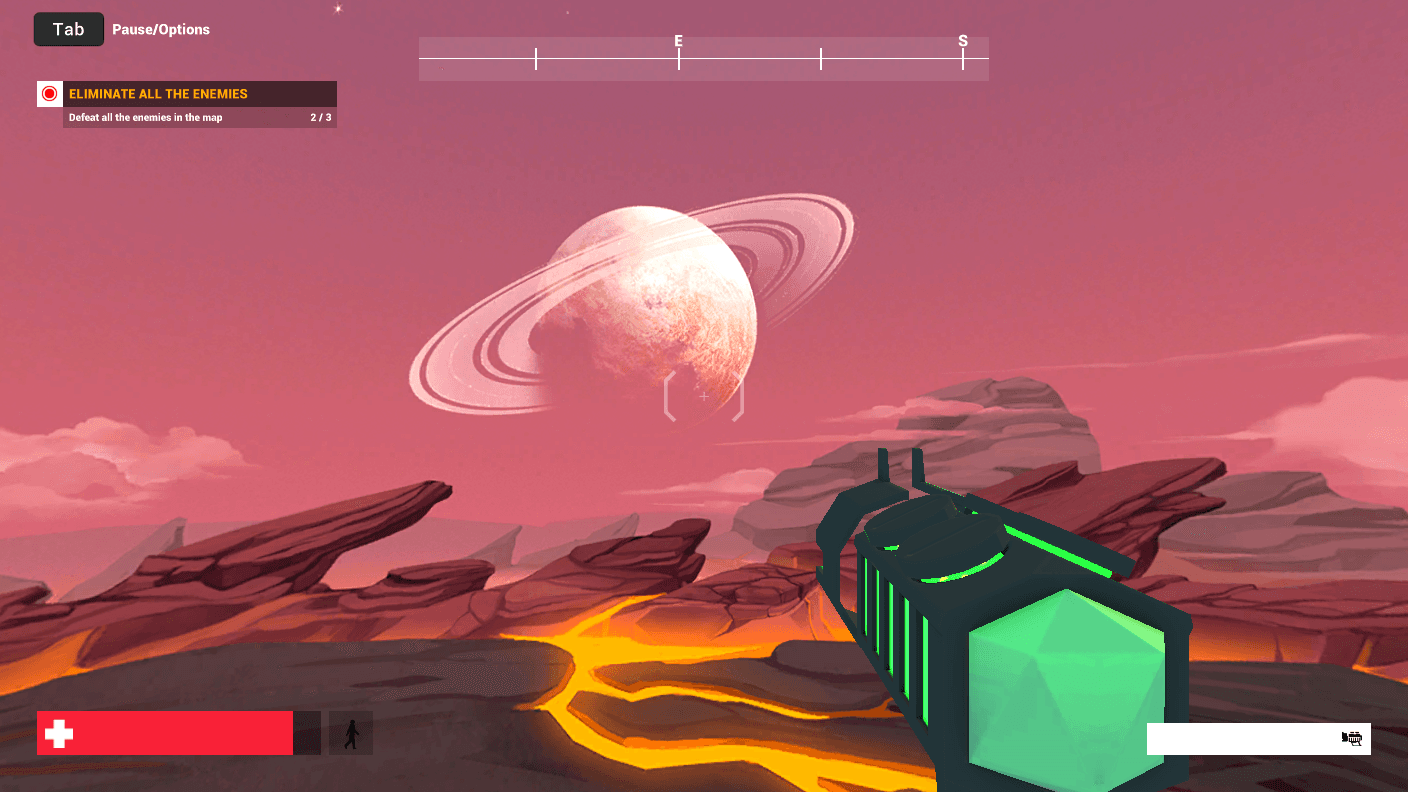Viewport: 1408px width, 792px height.
Task: Click the S marker on the compass
Action: [962, 42]
